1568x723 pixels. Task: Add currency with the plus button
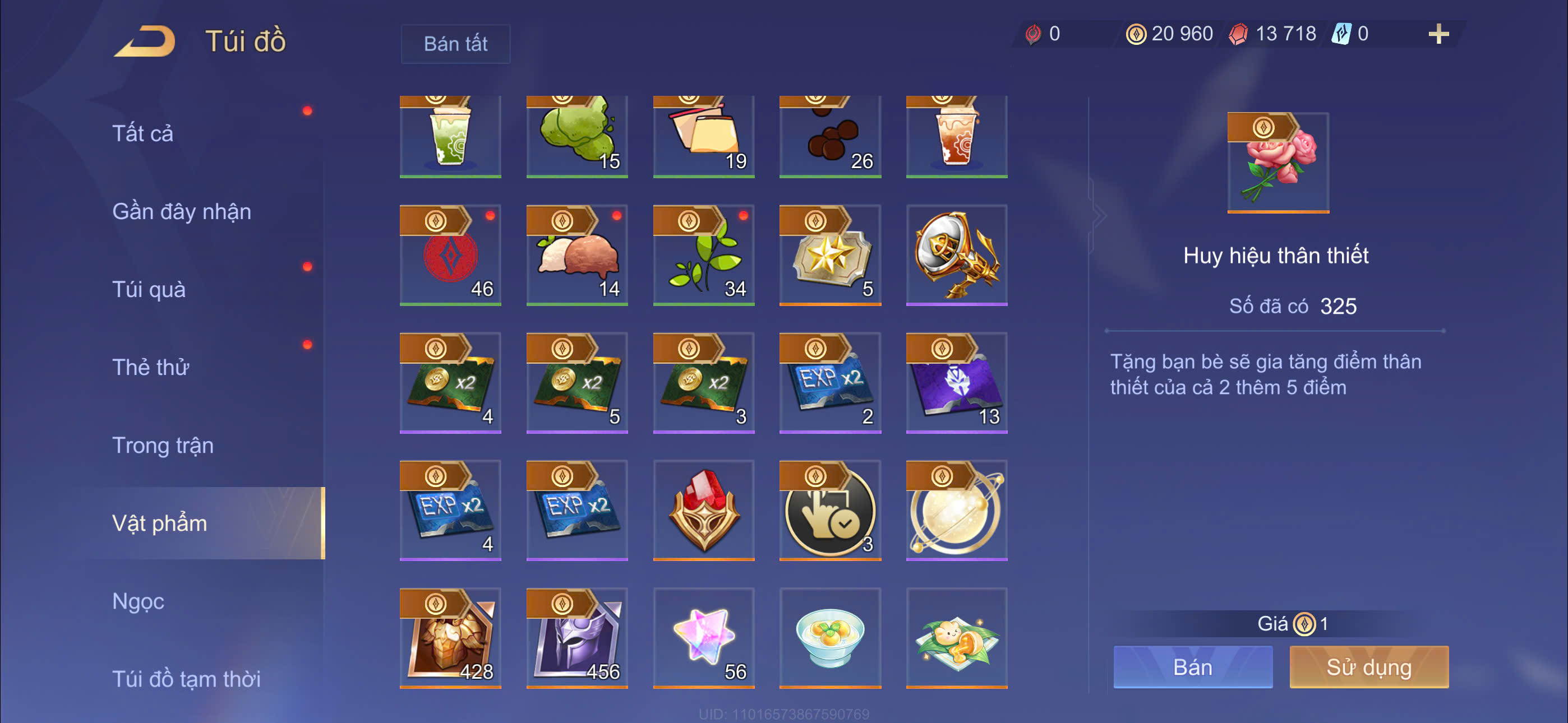(1438, 34)
